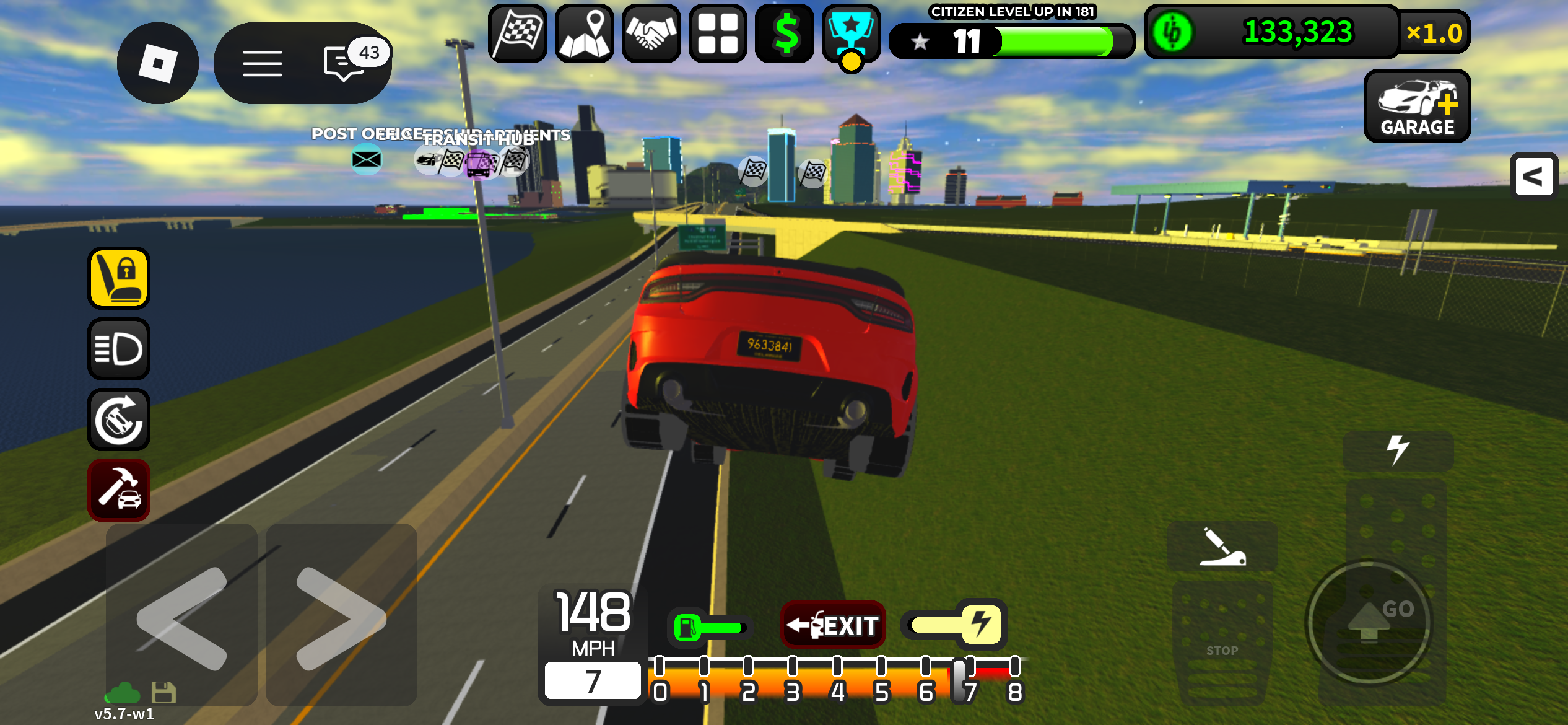Image resolution: width=1568 pixels, height=725 pixels.
Task: Flip the car with the reset button
Action: pos(119,420)
